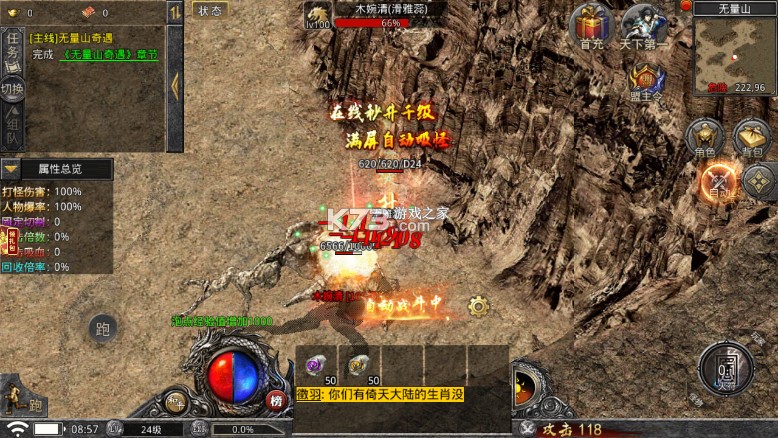
Task: Collapse the 属性总览 attributes overview dropdown
Action: tap(12, 169)
